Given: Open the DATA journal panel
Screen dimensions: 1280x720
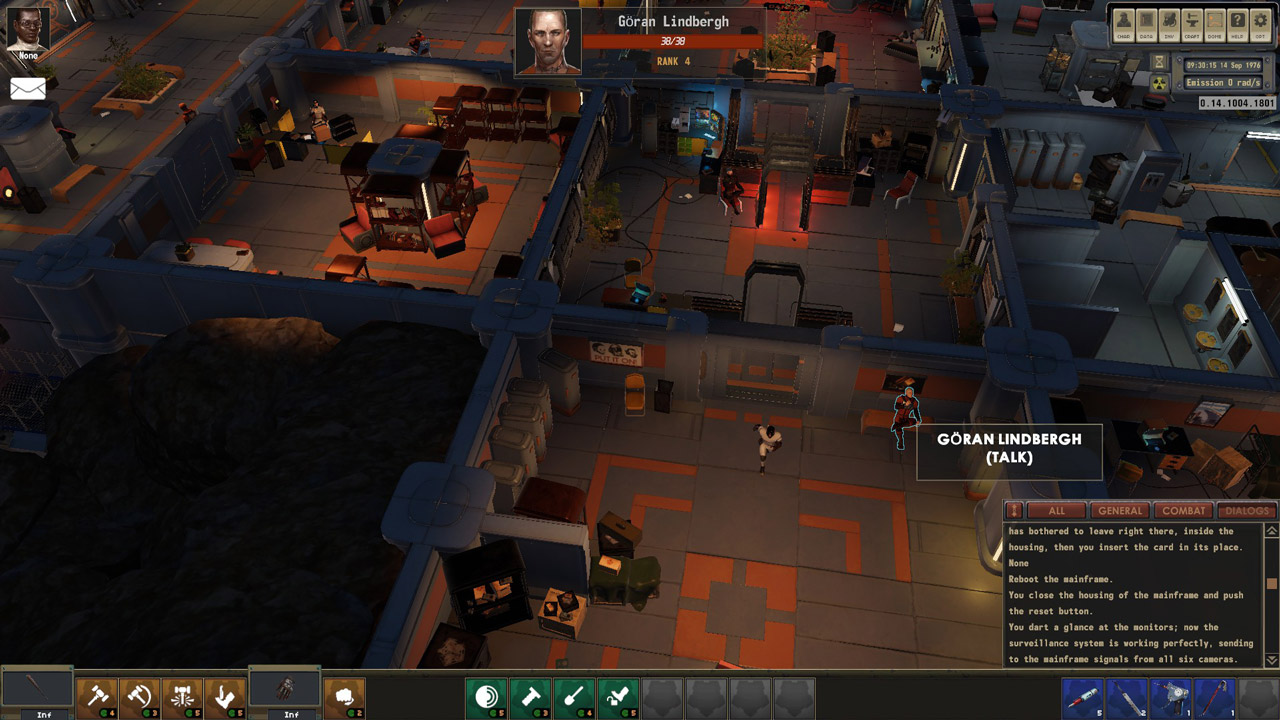Looking at the screenshot, I should pos(1147,23).
